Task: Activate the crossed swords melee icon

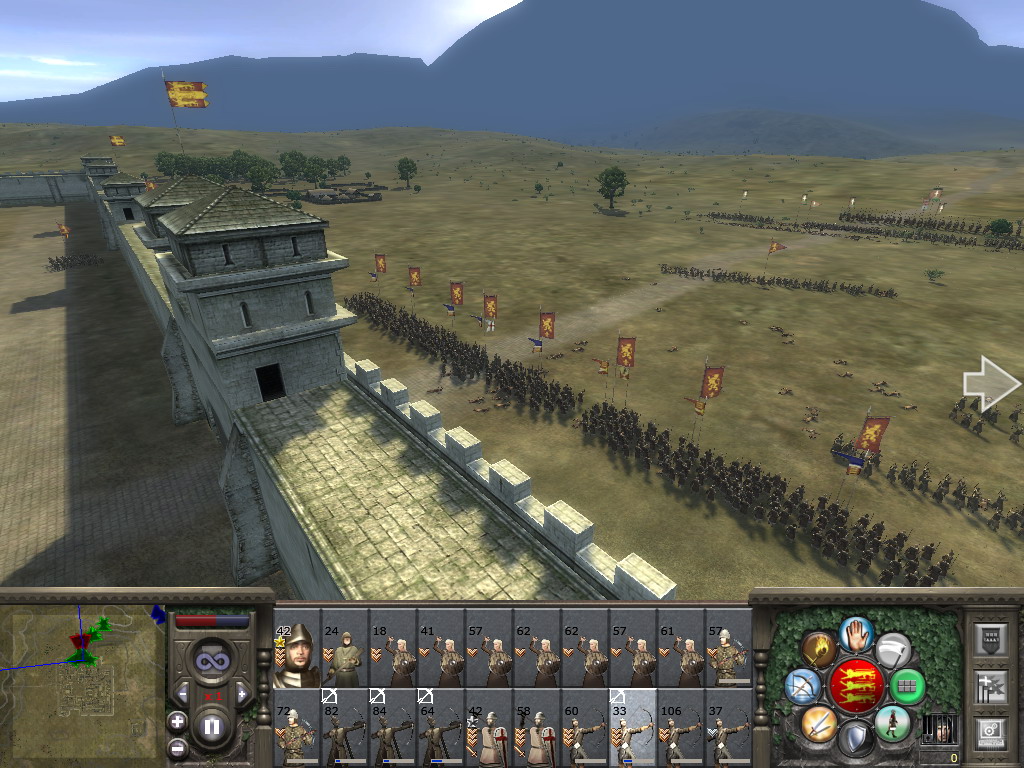Action: [818, 722]
